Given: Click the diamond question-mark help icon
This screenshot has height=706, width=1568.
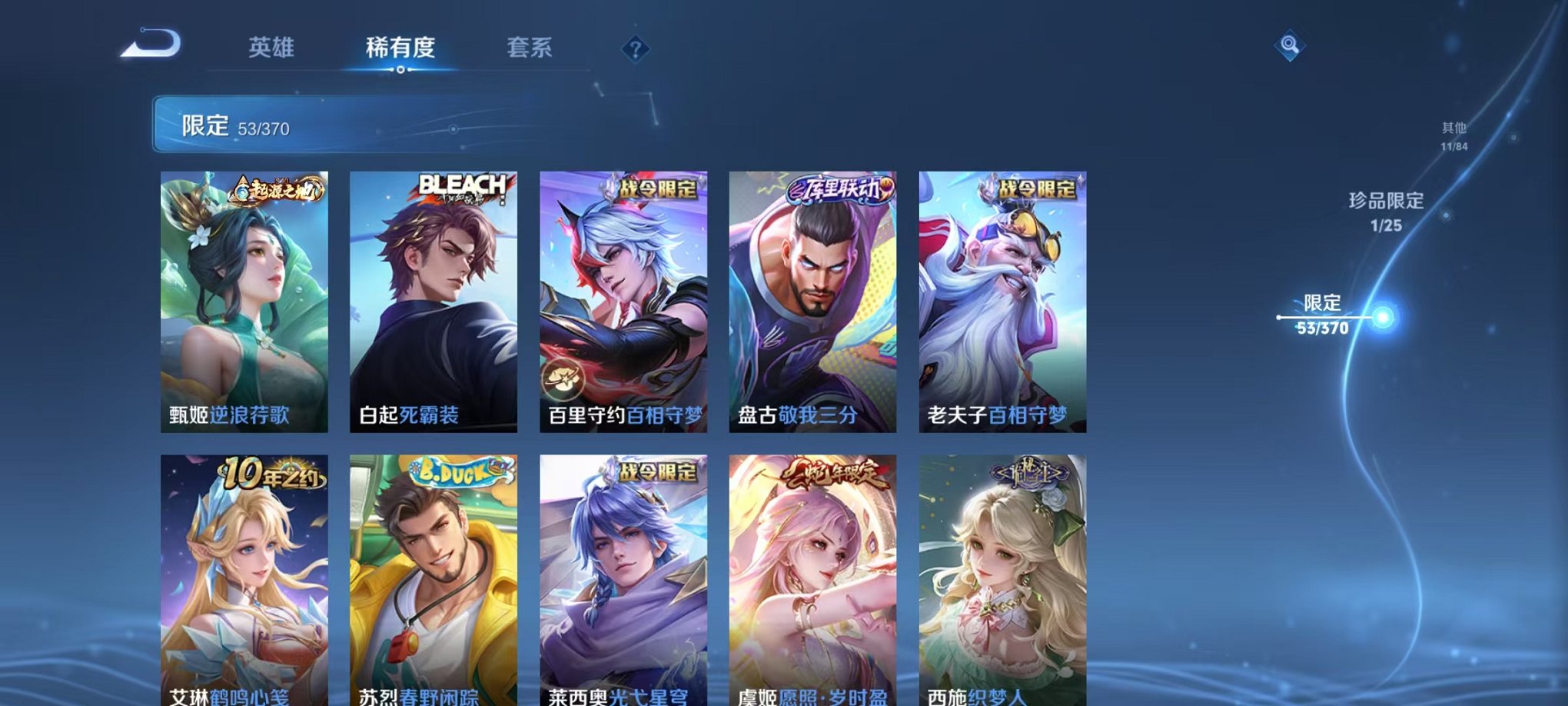Looking at the screenshot, I should (x=634, y=49).
